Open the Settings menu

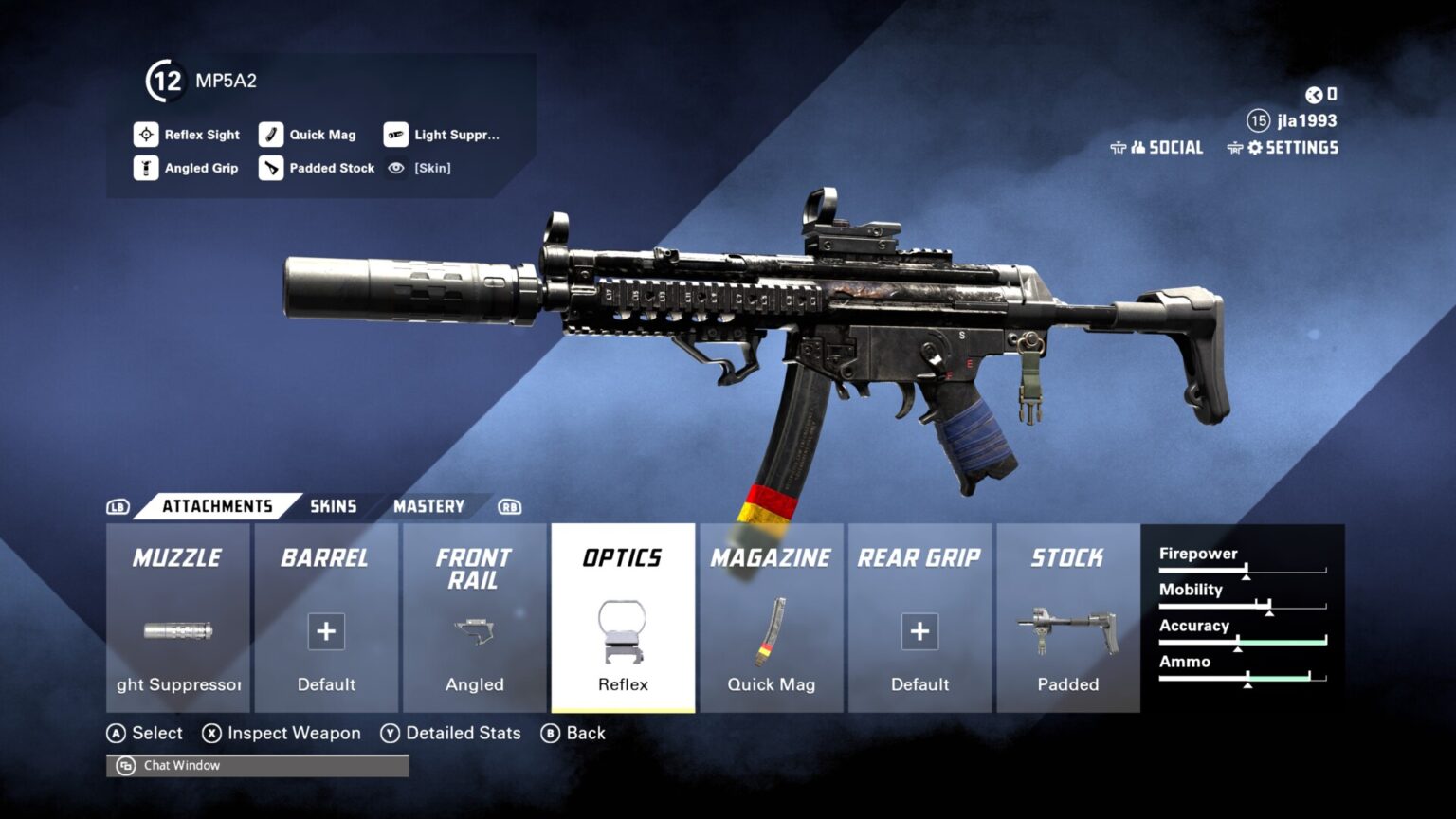[1292, 148]
